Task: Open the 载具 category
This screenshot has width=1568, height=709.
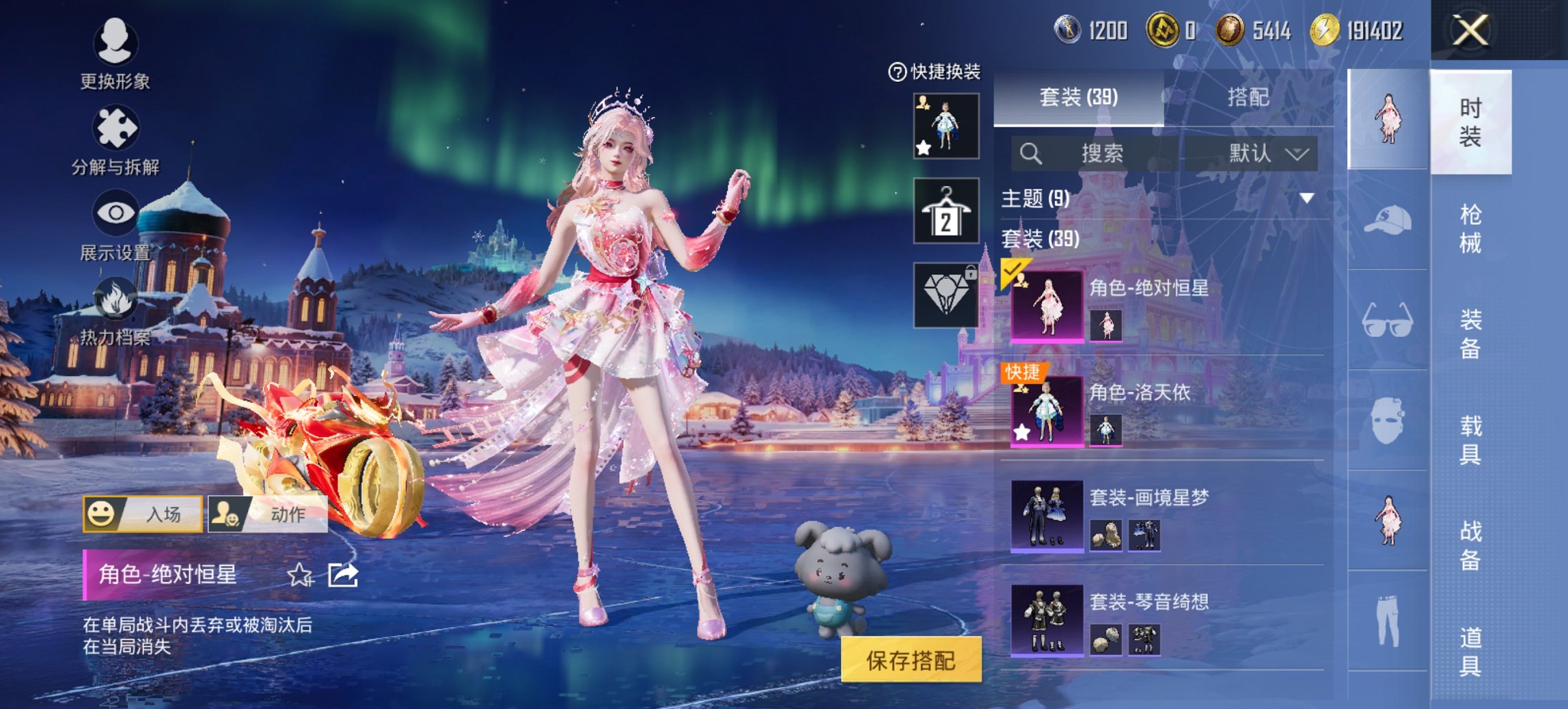Action: pos(1470,439)
